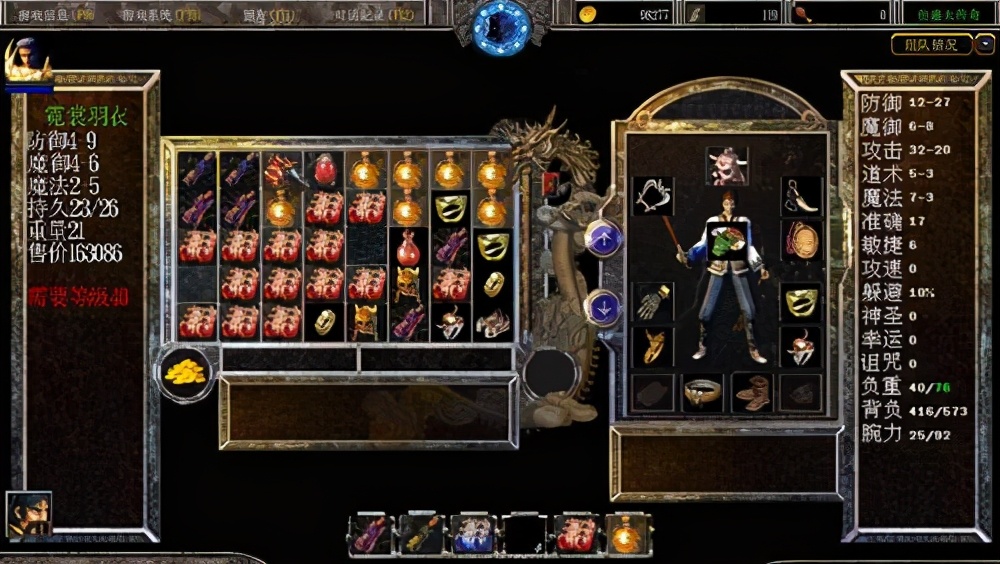This screenshot has width=1000, height=564.
Task: Click the portrait at bottom left corner
Action: click(28, 513)
